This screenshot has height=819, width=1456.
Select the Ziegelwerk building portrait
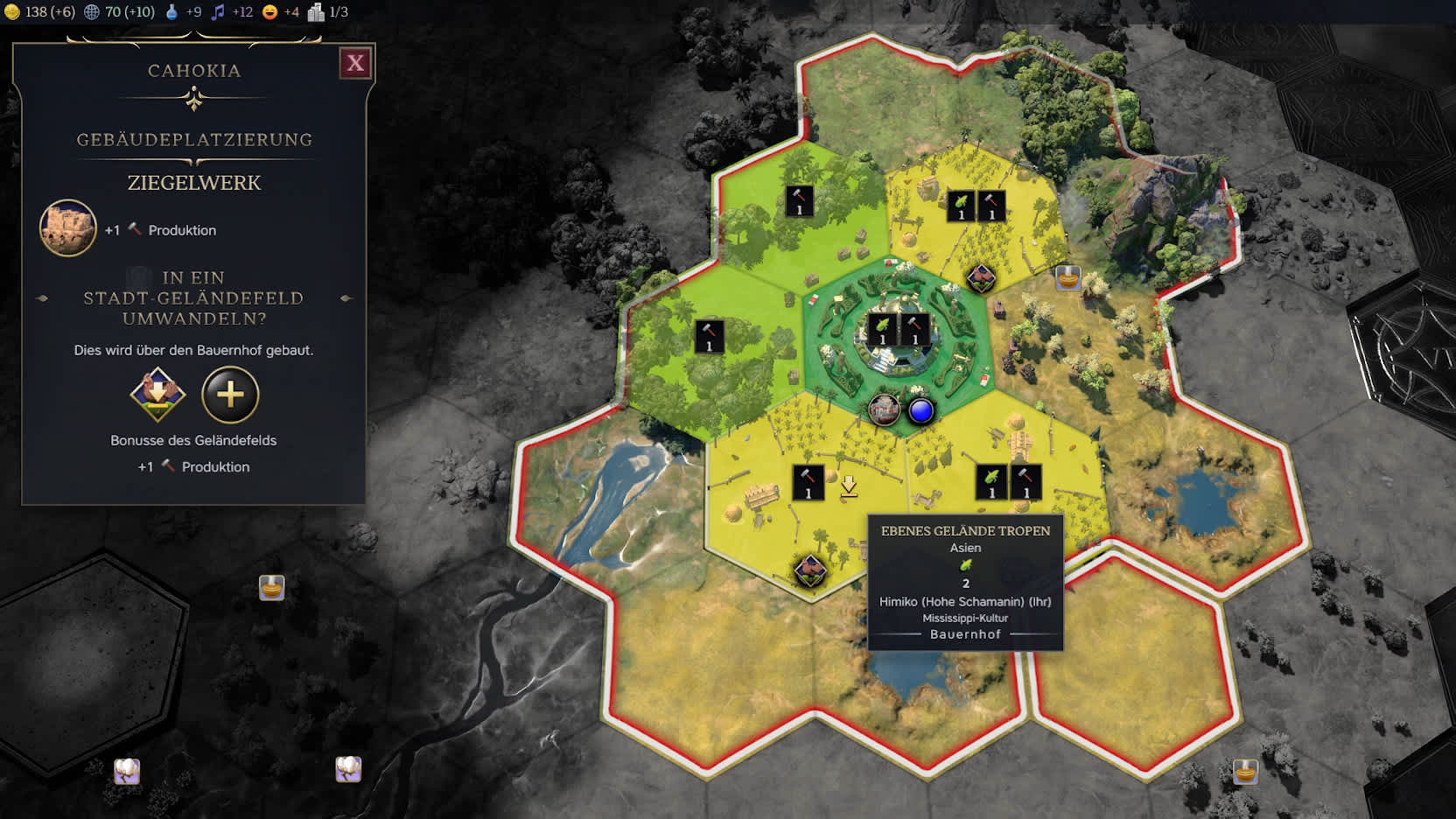(x=68, y=228)
